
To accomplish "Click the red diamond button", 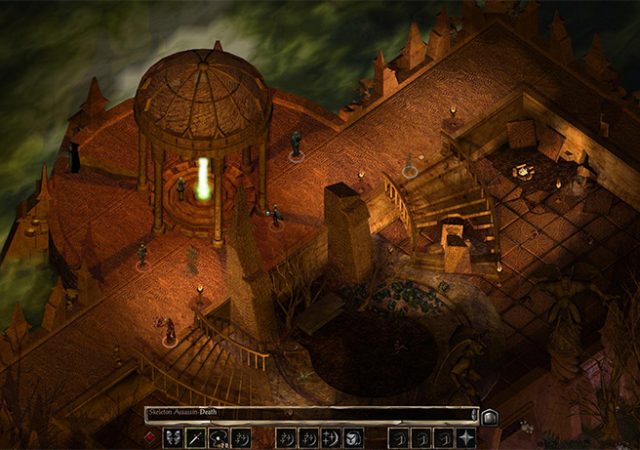I will tap(150, 438).
